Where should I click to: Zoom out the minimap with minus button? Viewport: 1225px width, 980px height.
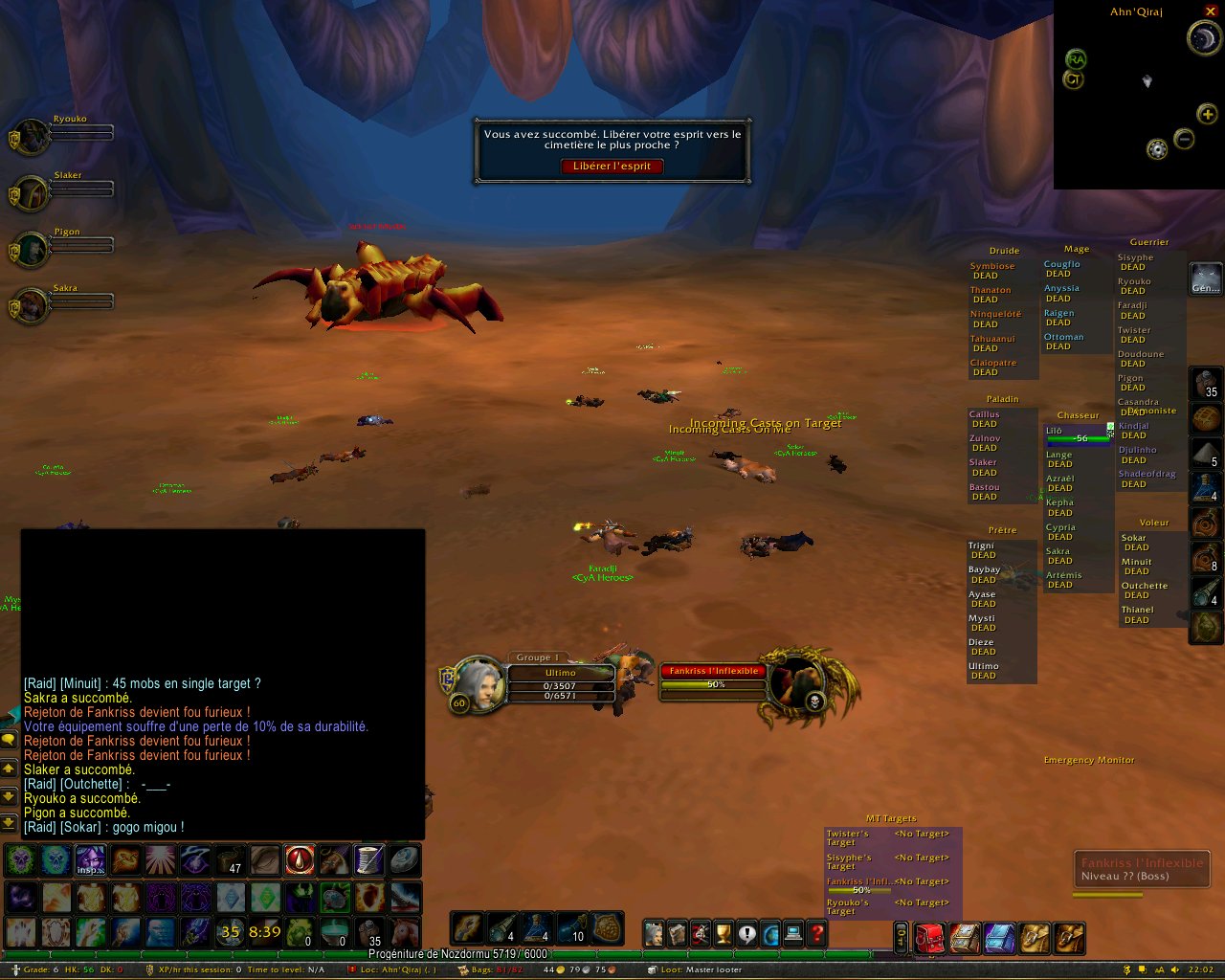pos(1184,139)
